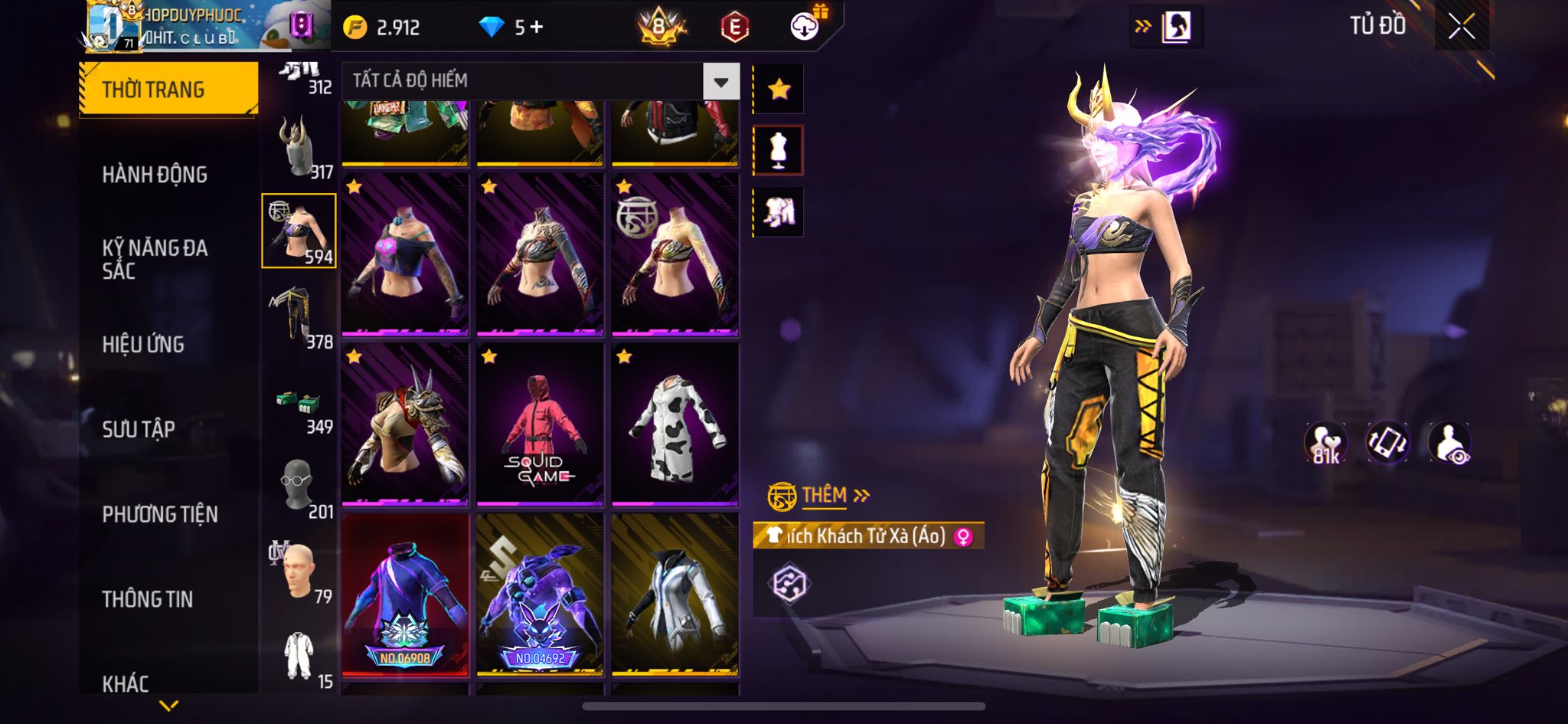The image size is (1568, 724).
Task: Choose the cow print coat
Action: click(675, 424)
